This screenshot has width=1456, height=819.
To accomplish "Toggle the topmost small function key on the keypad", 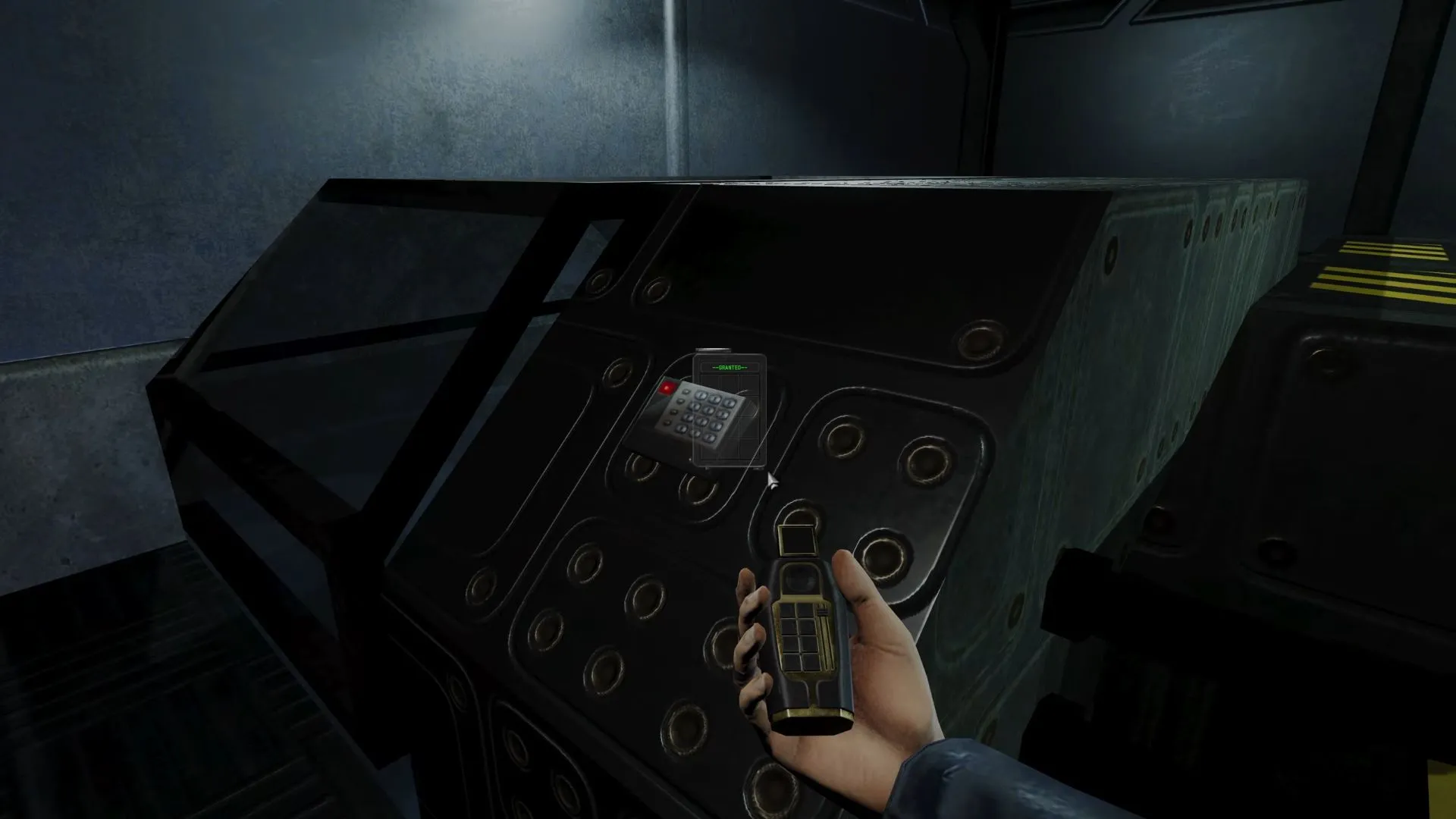I will pos(685,391).
